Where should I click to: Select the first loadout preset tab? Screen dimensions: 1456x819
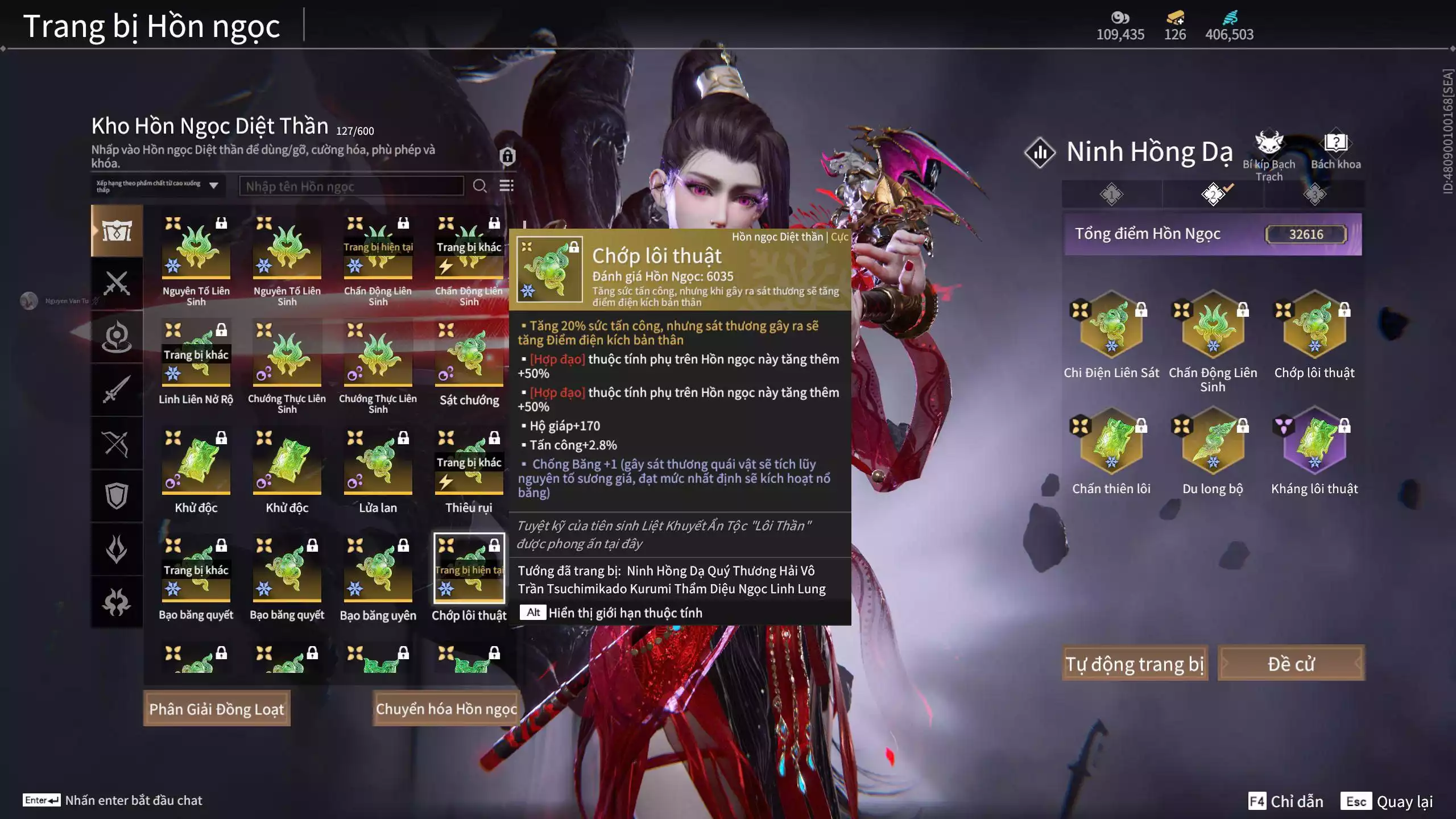click(1111, 195)
